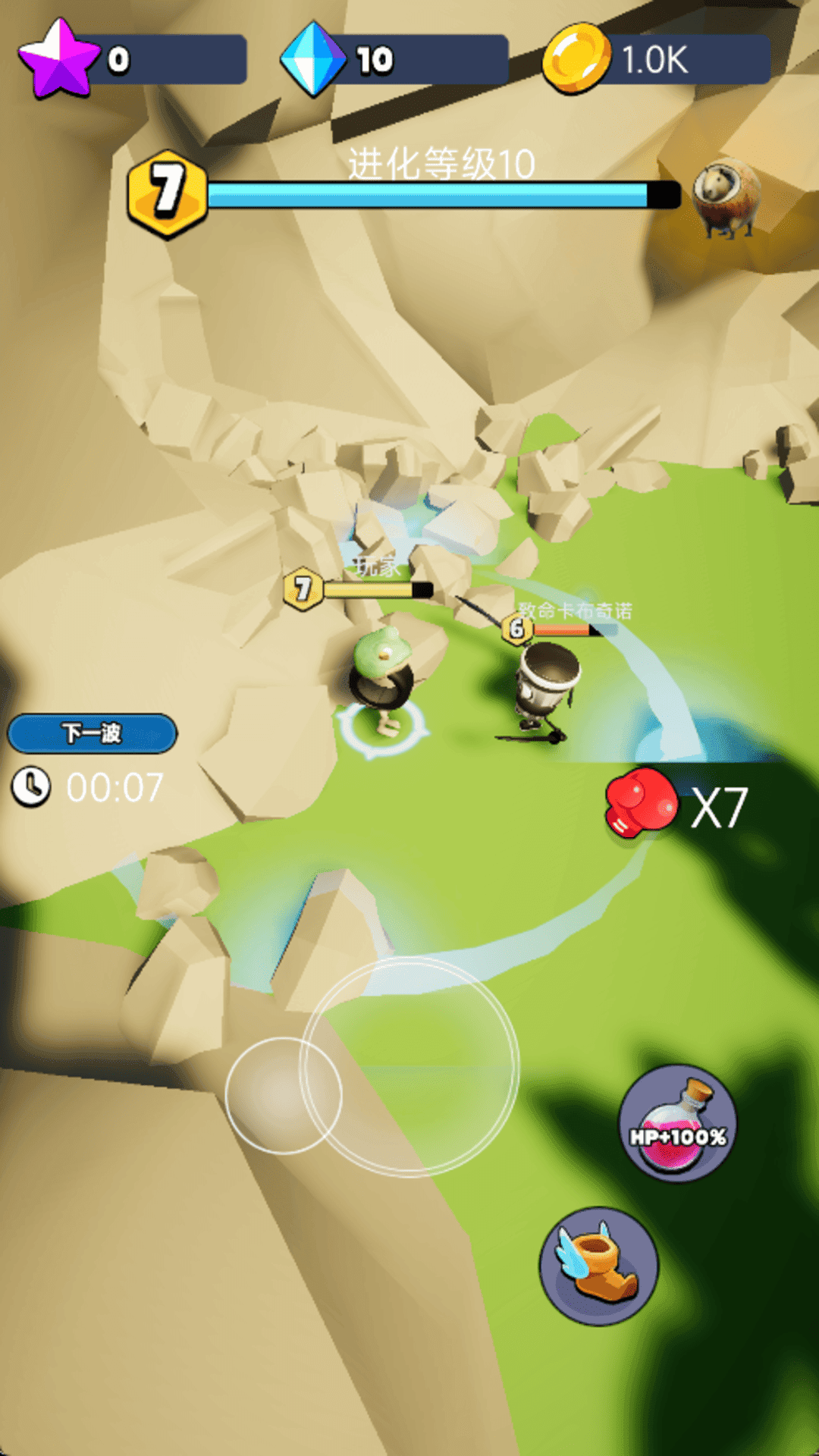Use the HP+100% potion

click(x=677, y=1123)
